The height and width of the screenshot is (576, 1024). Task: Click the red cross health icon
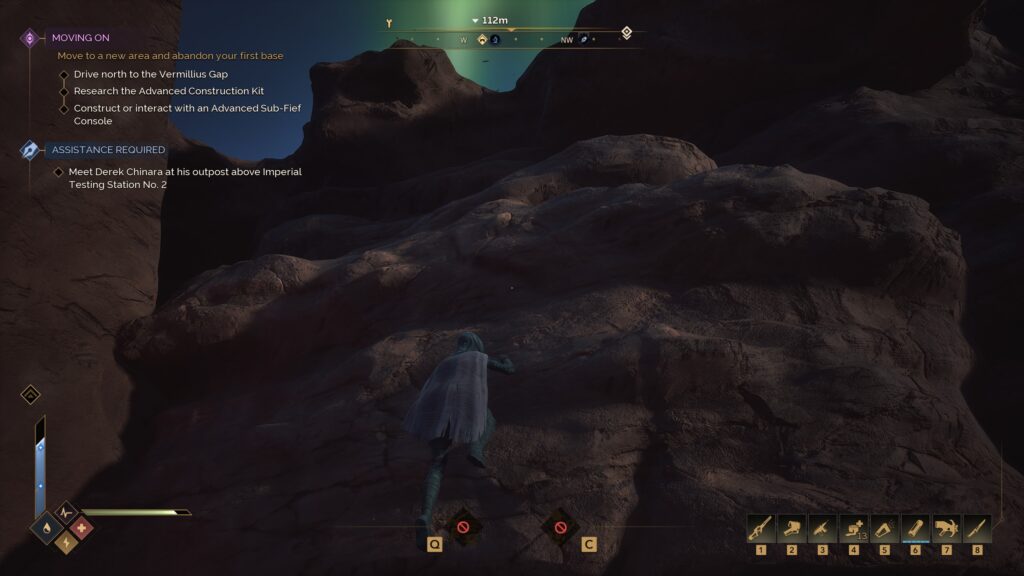click(x=82, y=527)
